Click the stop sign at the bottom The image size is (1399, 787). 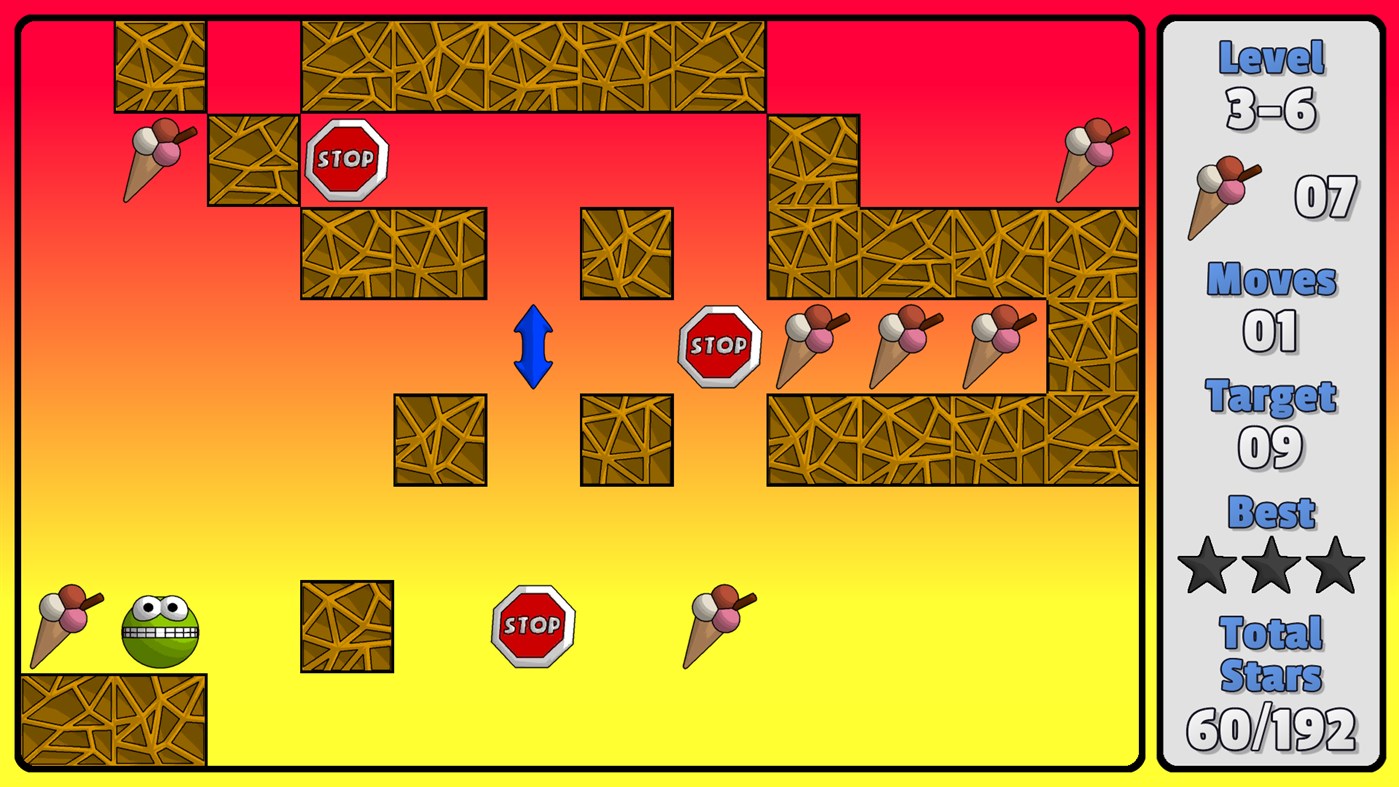tap(533, 623)
